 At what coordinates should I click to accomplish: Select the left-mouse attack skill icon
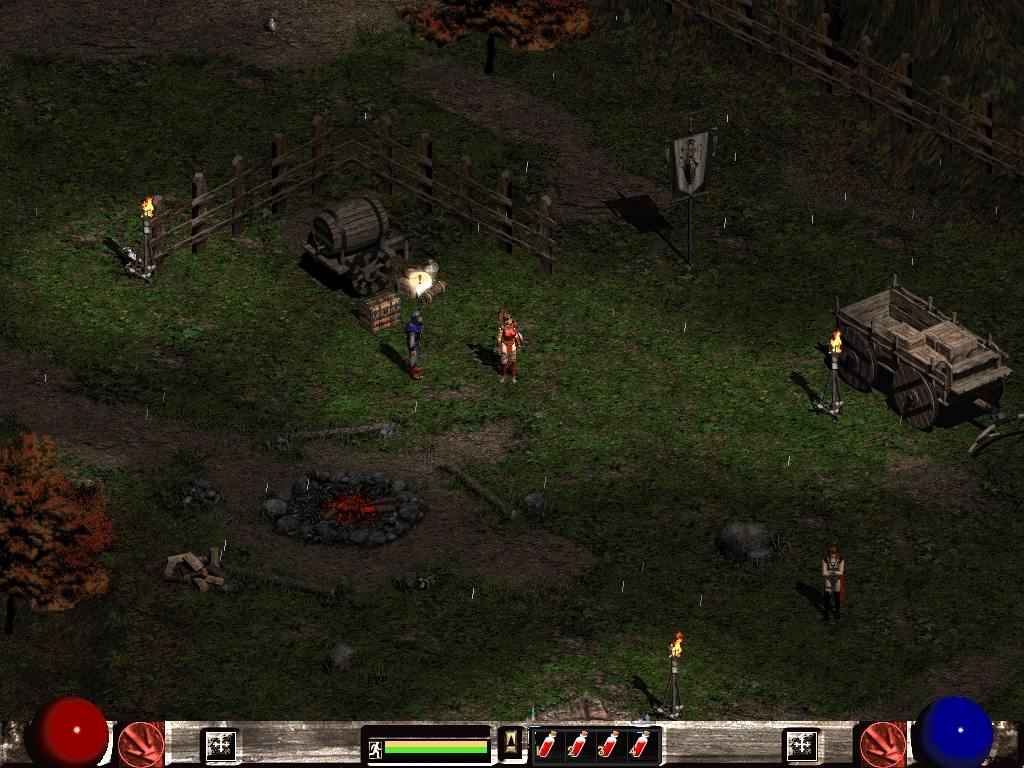(141, 744)
